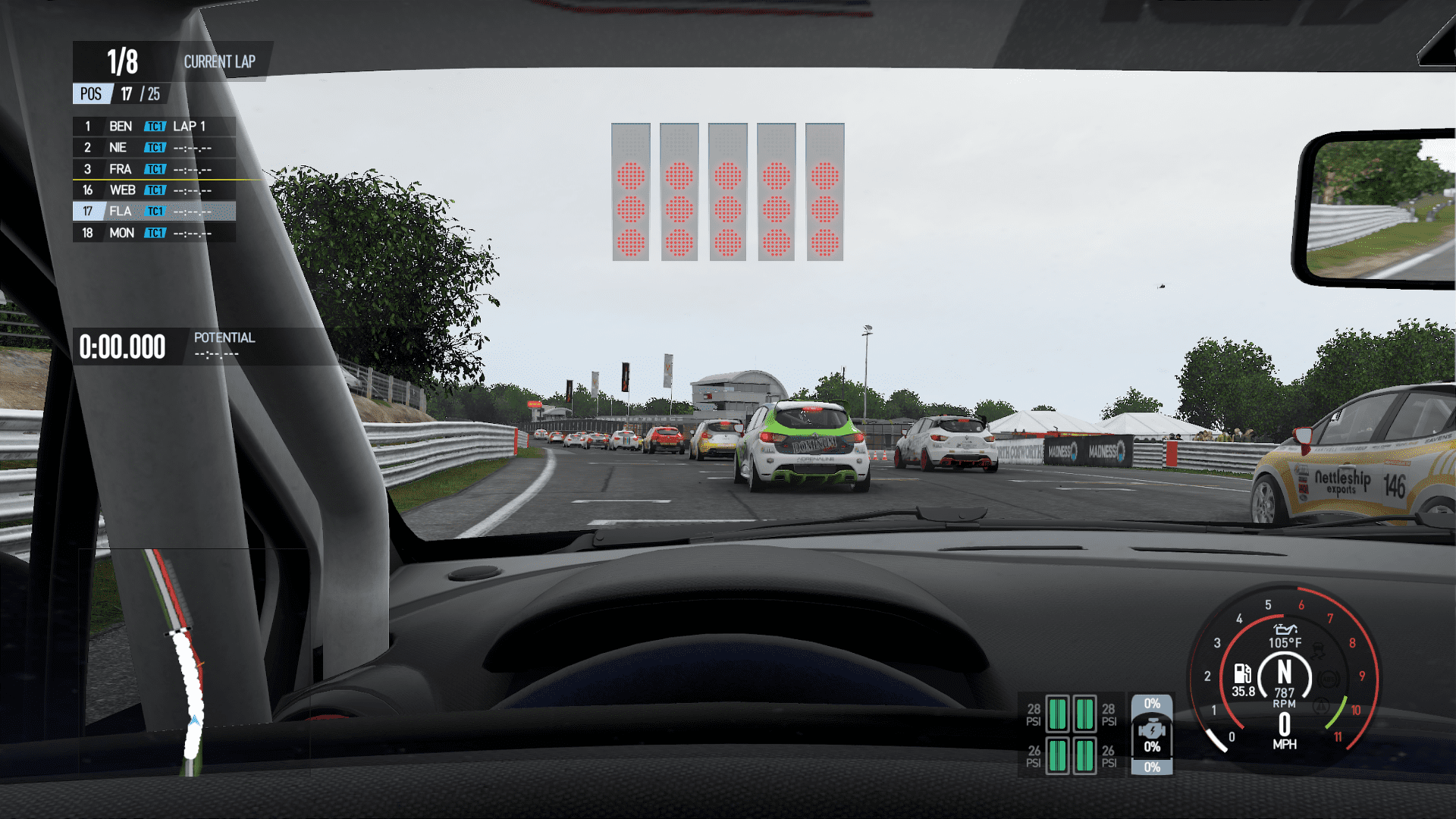The height and width of the screenshot is (819, 1456).
Task: Click the green RPM segment near the 10 mark
Action: [1337, 713]
